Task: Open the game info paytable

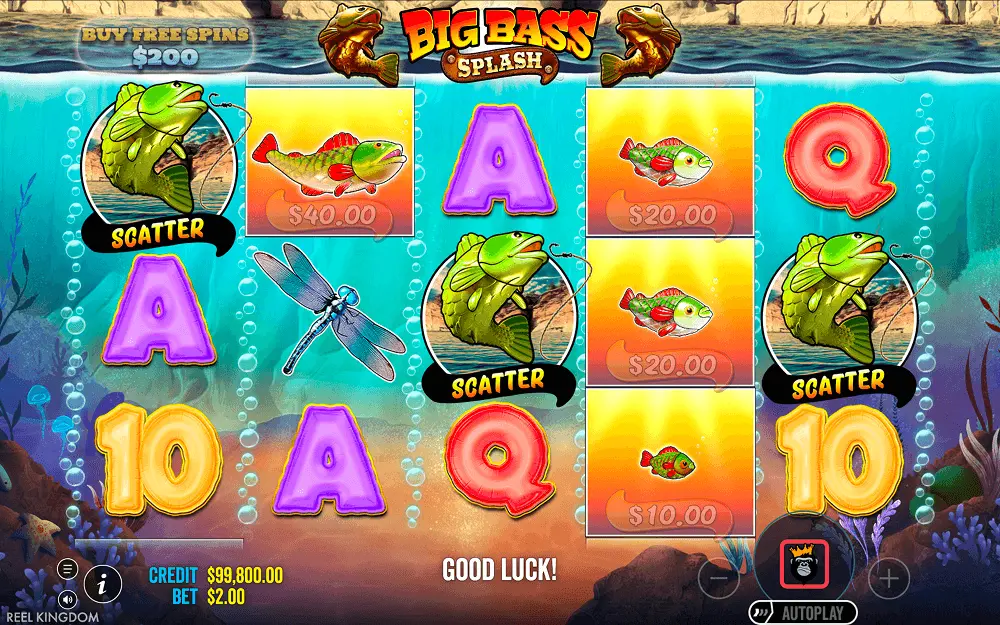Action: [102, 583]
